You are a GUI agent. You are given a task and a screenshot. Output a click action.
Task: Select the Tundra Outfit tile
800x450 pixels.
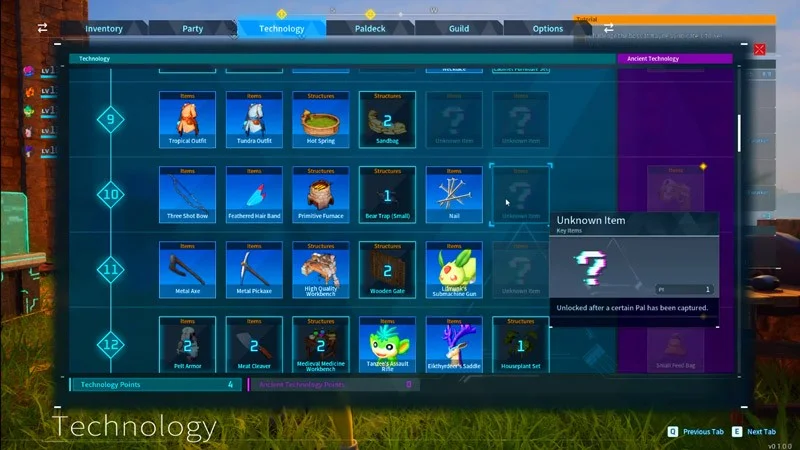254,119
